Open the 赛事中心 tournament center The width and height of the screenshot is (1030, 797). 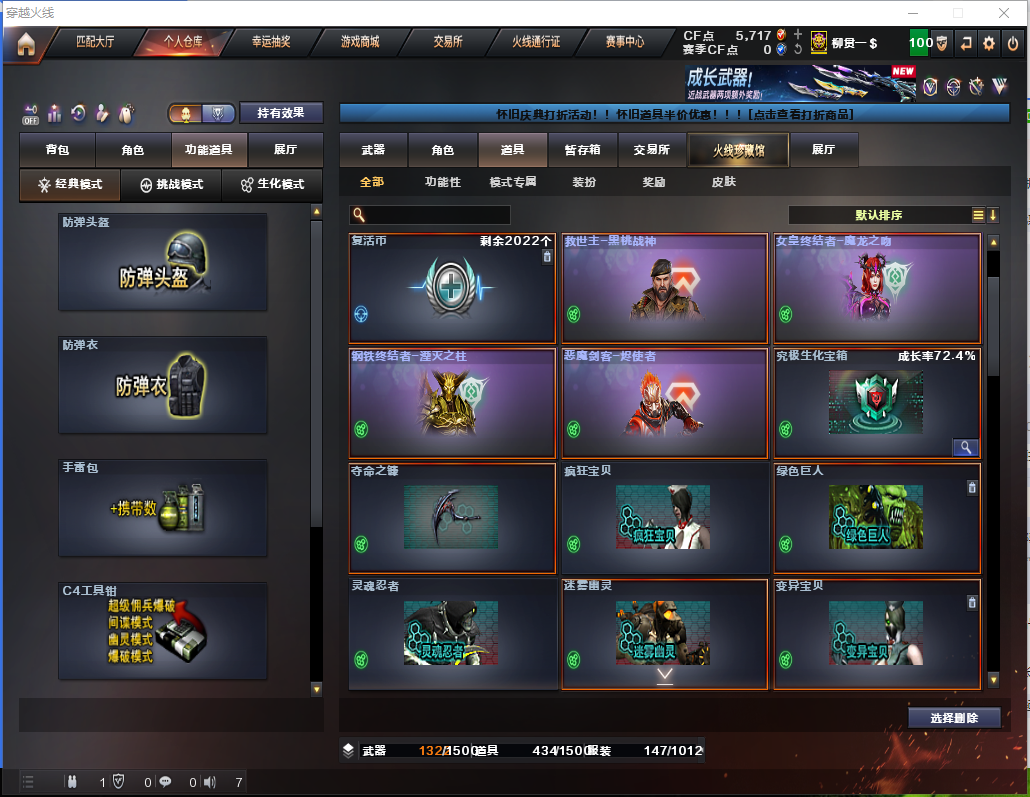tap(625, 43)
